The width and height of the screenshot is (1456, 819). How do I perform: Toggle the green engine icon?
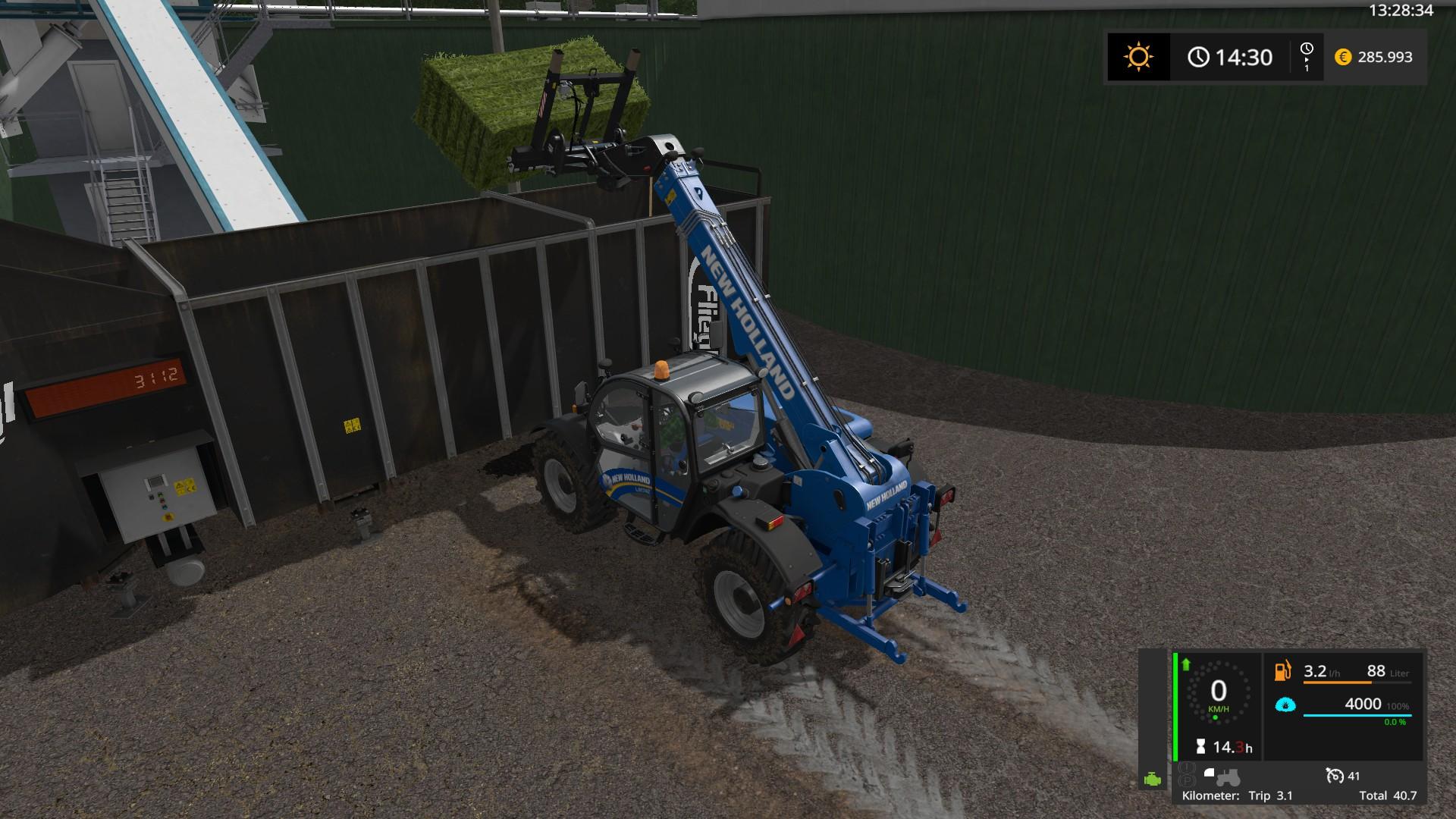click(1153, 779)
